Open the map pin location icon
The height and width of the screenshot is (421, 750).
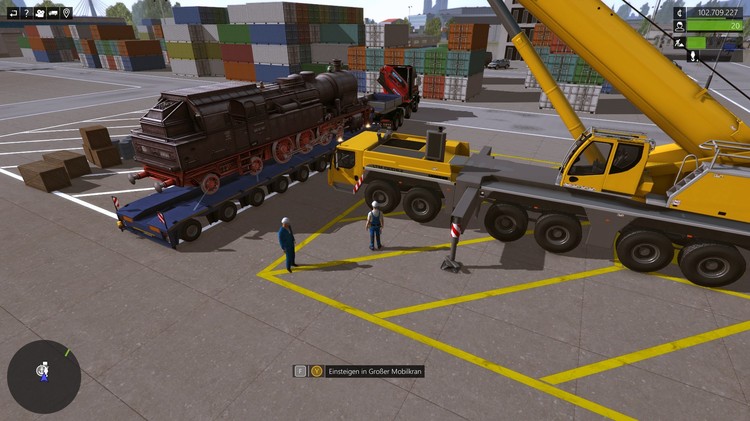click(66, 13)
